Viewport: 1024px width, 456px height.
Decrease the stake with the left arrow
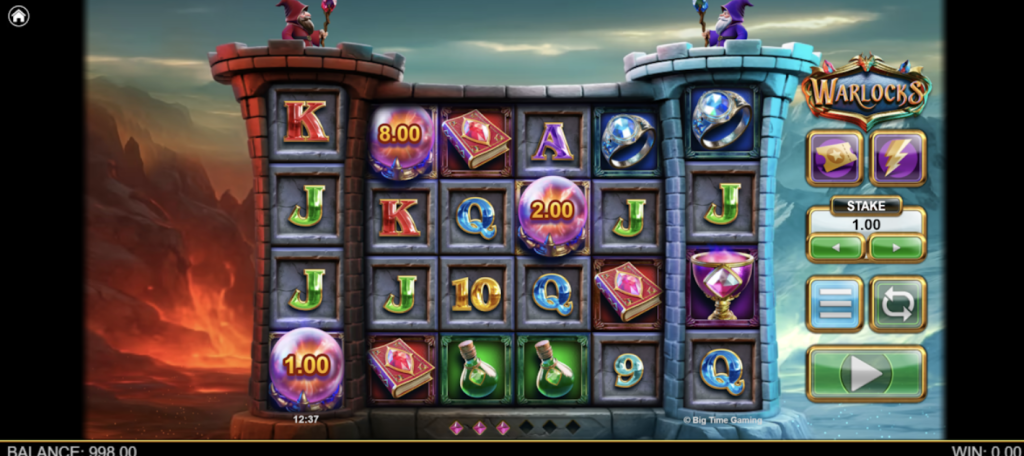836,247
